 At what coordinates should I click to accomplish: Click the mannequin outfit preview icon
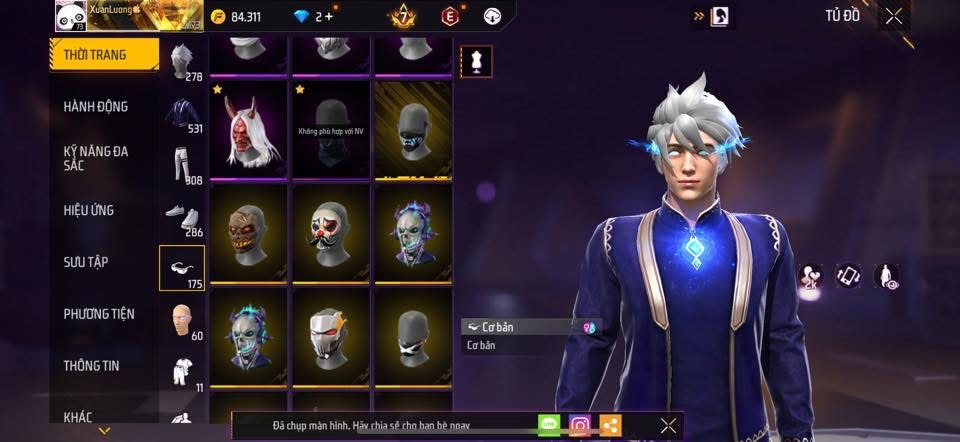[475, 61]
